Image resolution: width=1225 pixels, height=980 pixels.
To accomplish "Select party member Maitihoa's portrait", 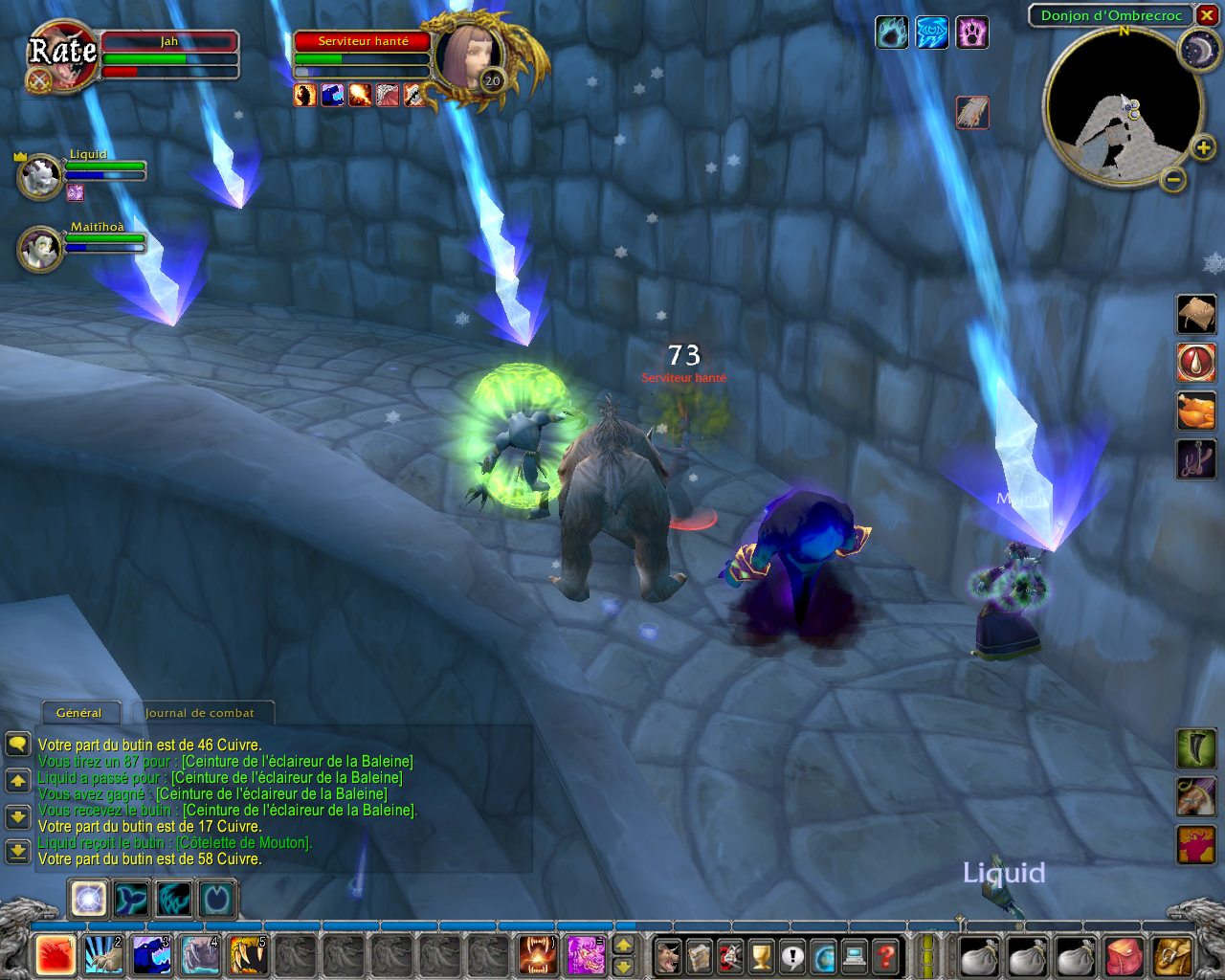I will (41, 250).
